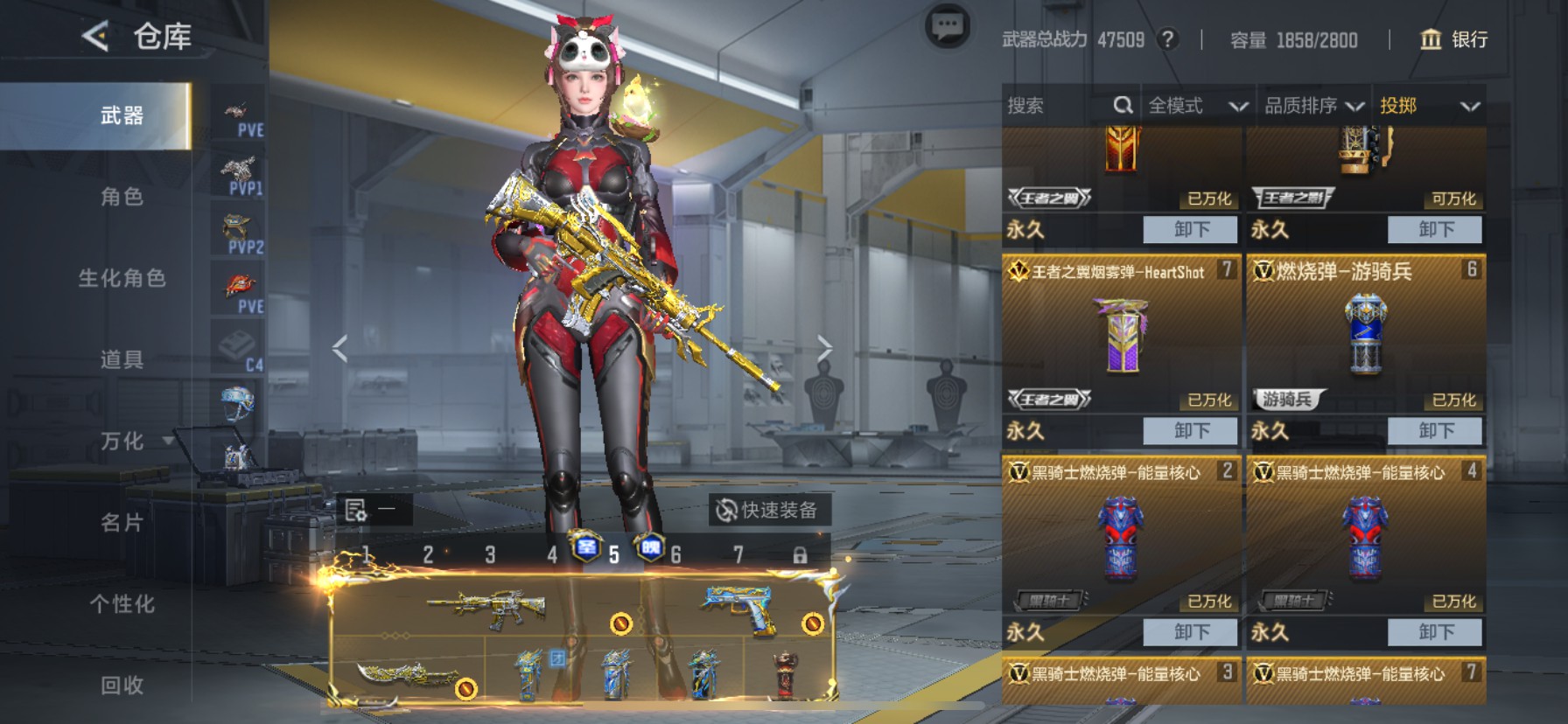The height and width of the screenshot is (724, 1568).
Task: Open the 品质排序 quality sort dropdown
Action: pos(1312,106)
